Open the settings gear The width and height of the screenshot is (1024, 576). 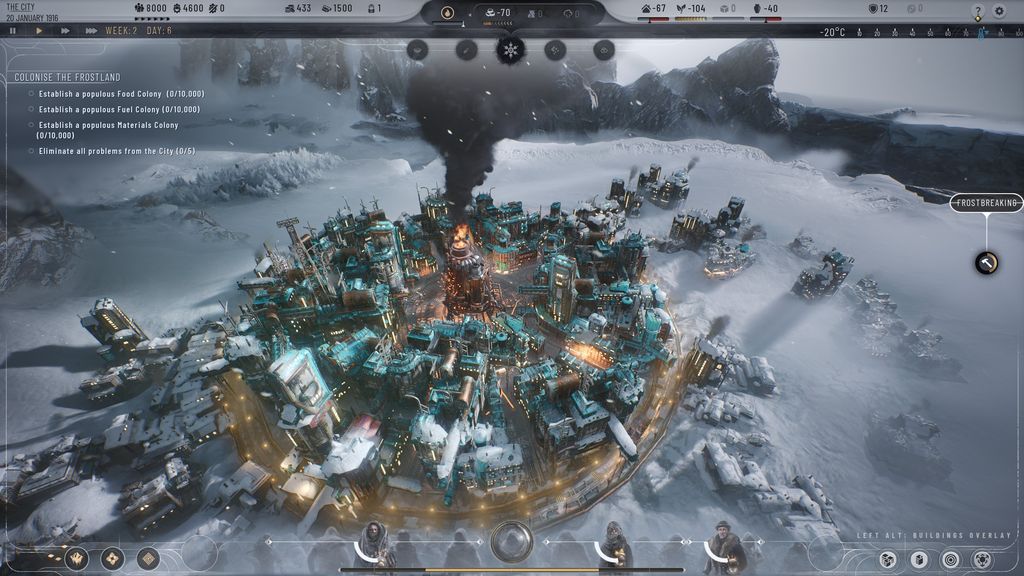(999, 11)
